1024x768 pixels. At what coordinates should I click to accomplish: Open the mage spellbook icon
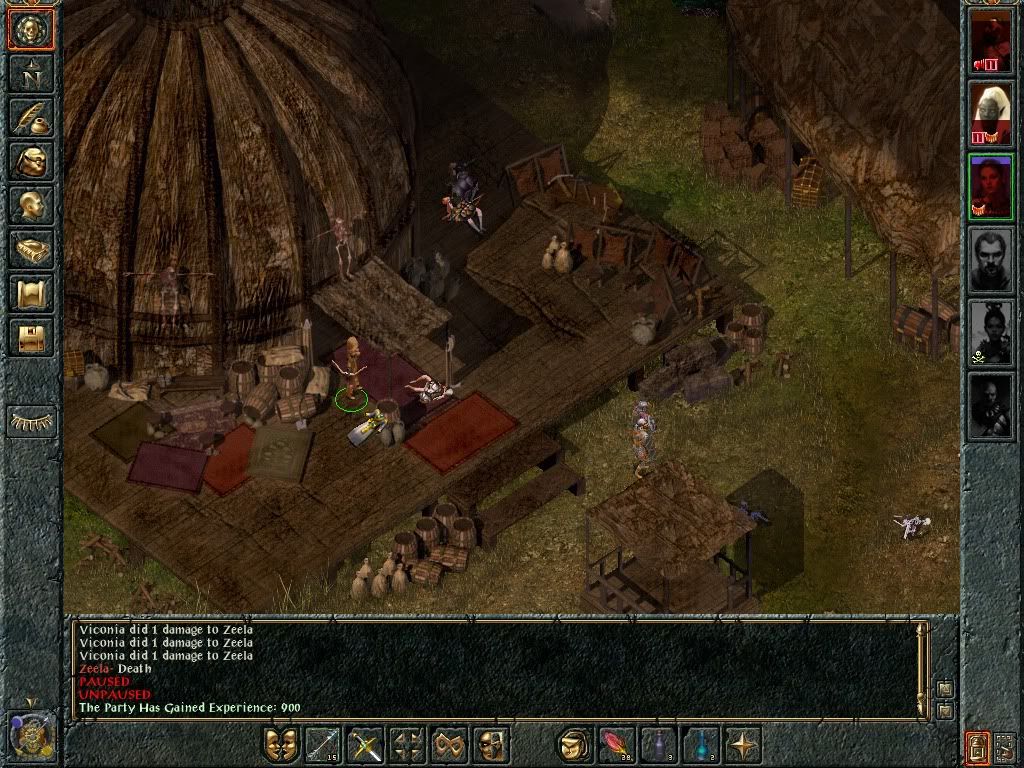click(x=31, y=249)
